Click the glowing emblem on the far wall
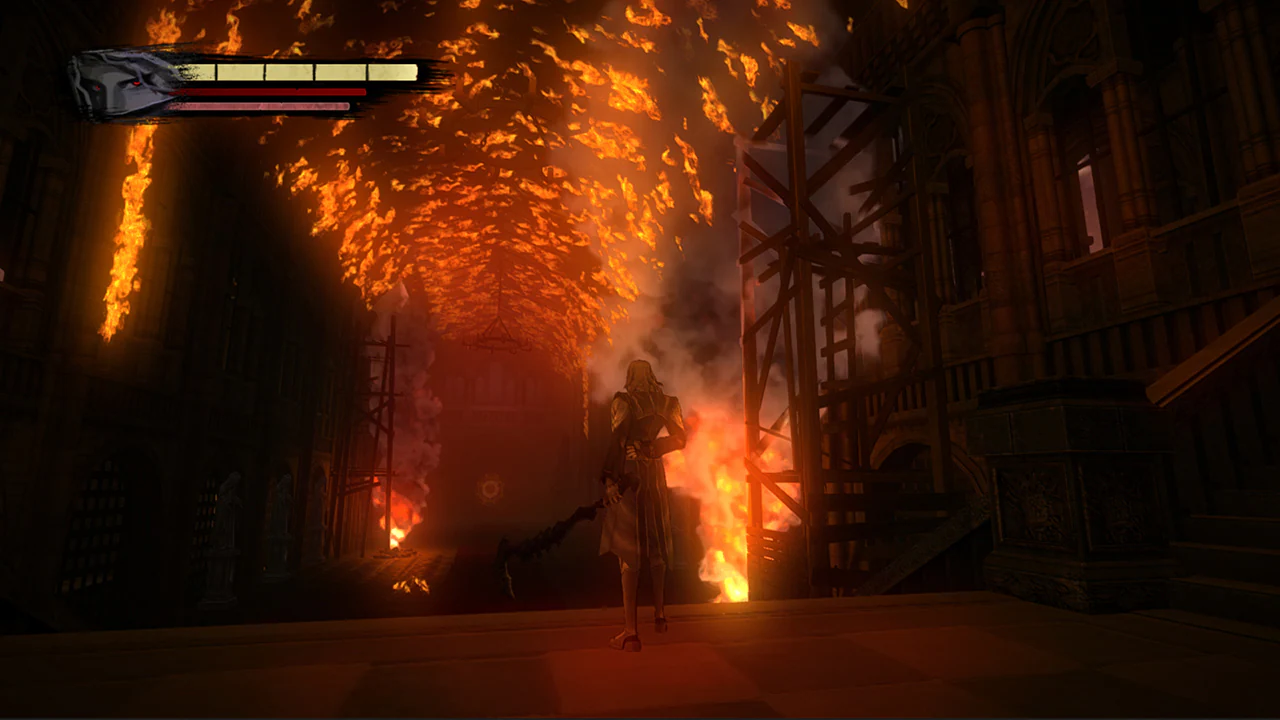This screenshot has height=720, width=1280. point(489,489)
